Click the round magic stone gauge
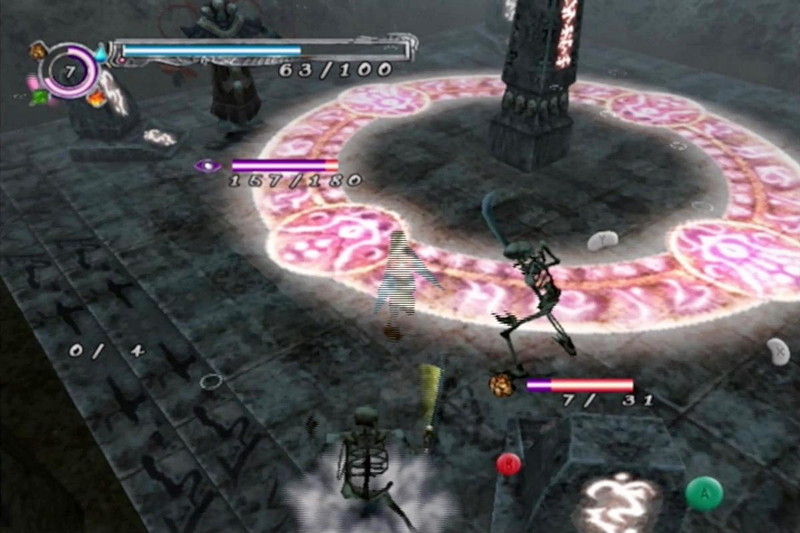 (x=68, y=72)
